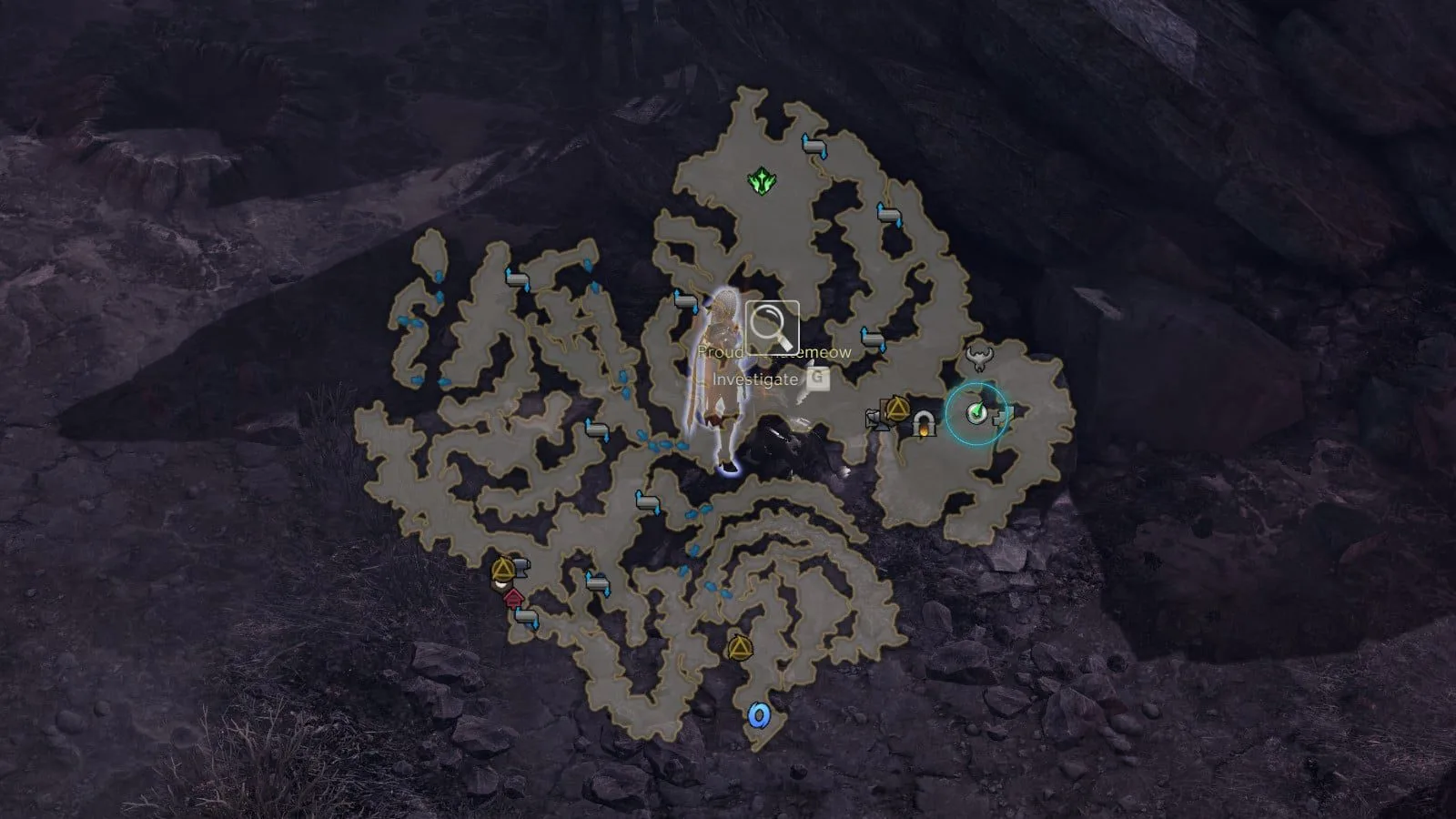Screen dimensions: 1456x819
Task: Select the stone archway with flame marker
Action: click(924, 423)
